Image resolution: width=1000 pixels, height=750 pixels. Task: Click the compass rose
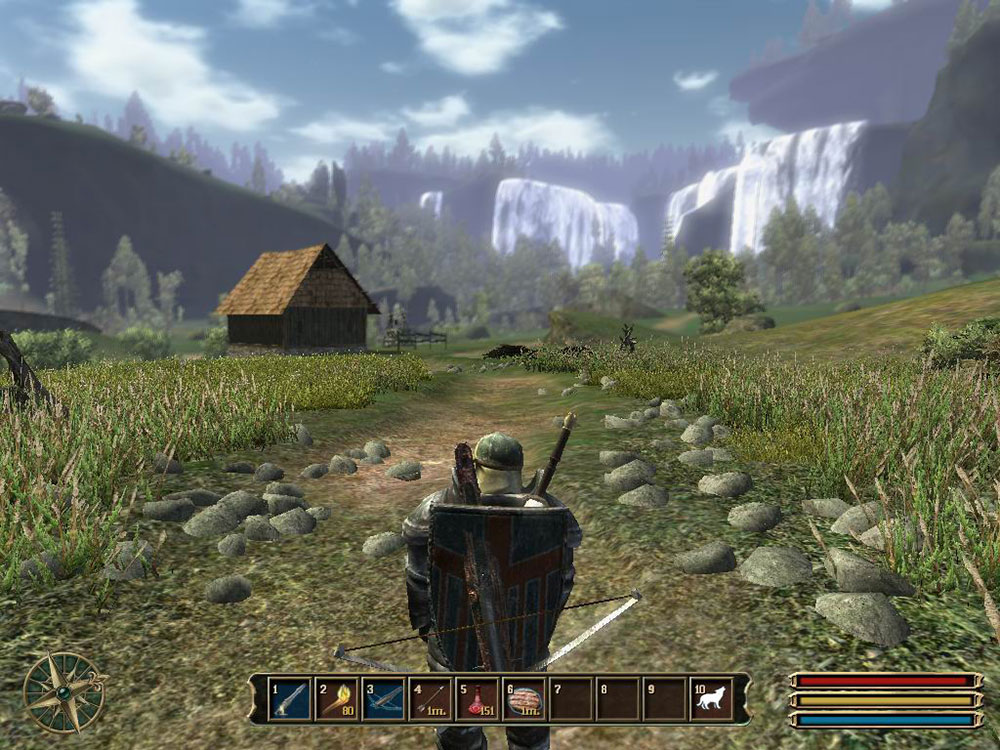point(65,691)
